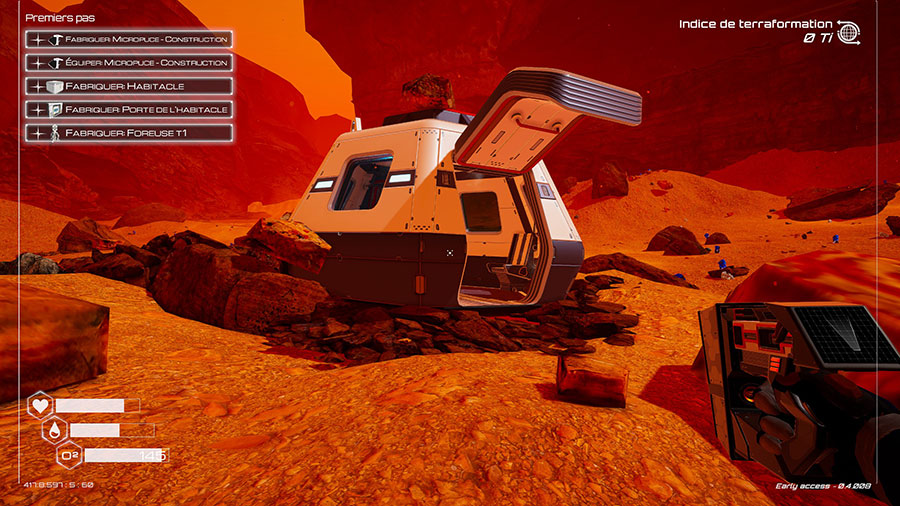Select the Équiper Micropuce - Construction objective

[x=129, y=63]
